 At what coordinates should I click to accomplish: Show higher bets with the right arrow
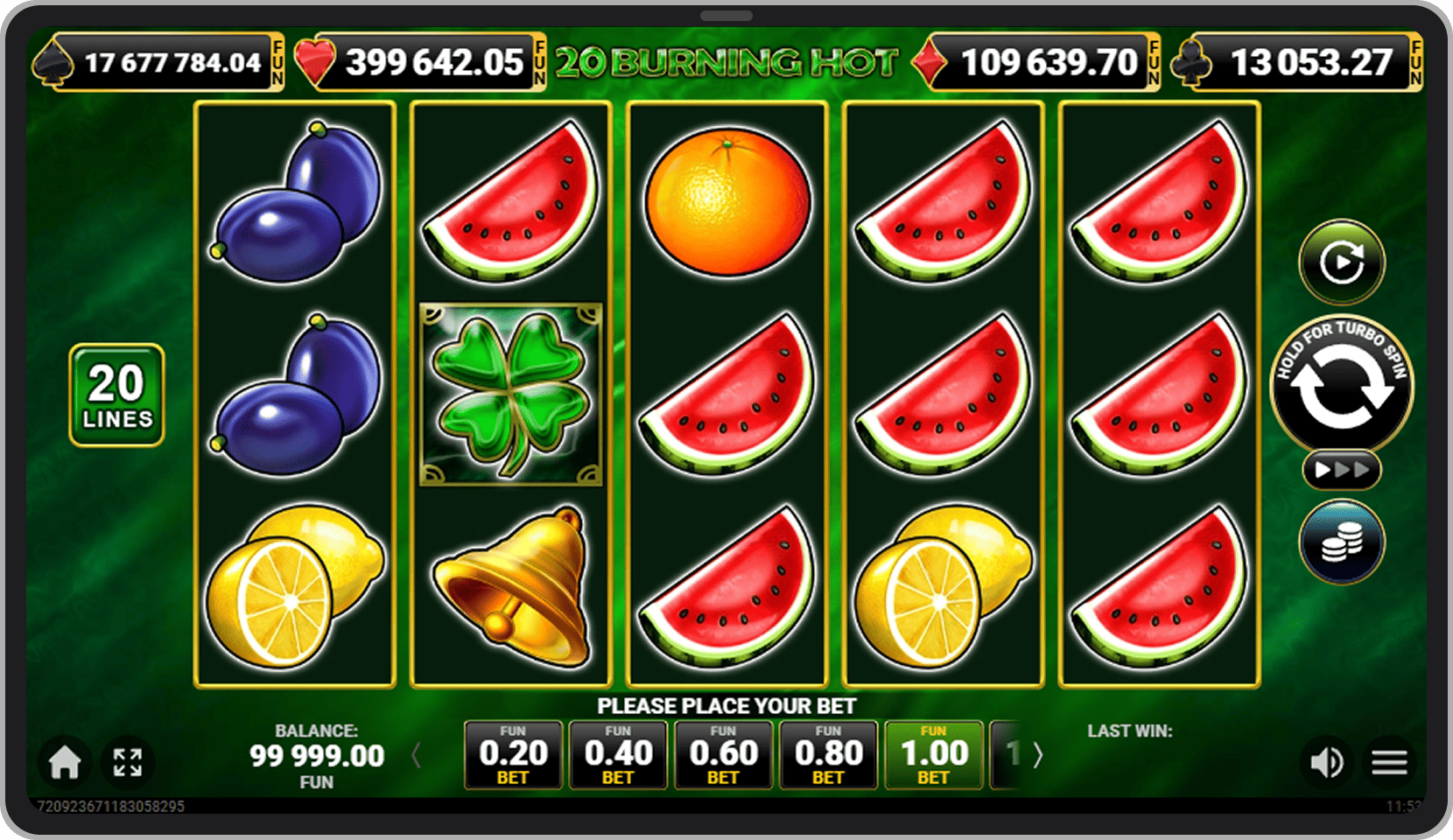[1038, 754]
